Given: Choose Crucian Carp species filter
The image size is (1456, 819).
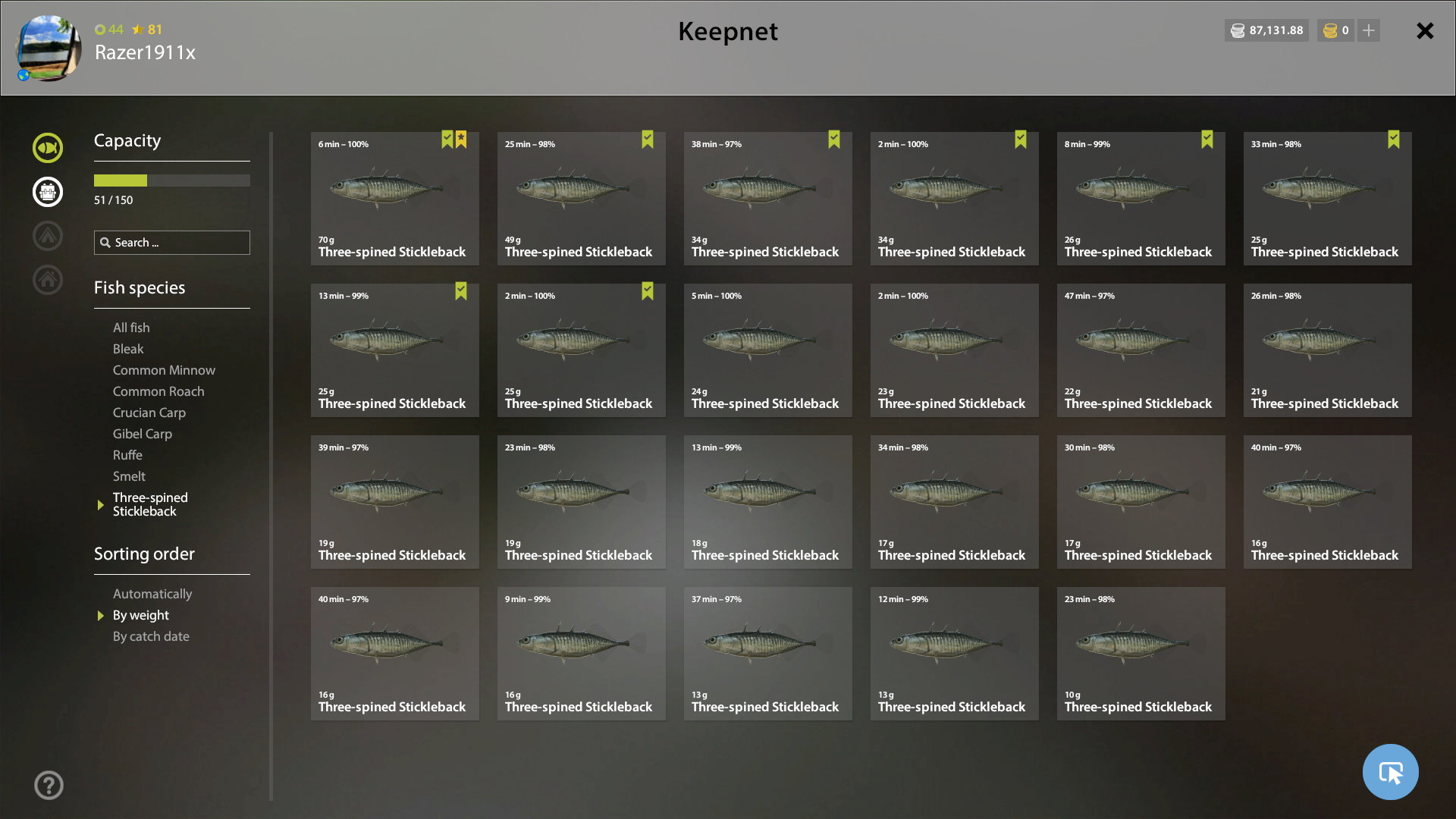Looking at the screenshot, I should [x=149, y=413].
